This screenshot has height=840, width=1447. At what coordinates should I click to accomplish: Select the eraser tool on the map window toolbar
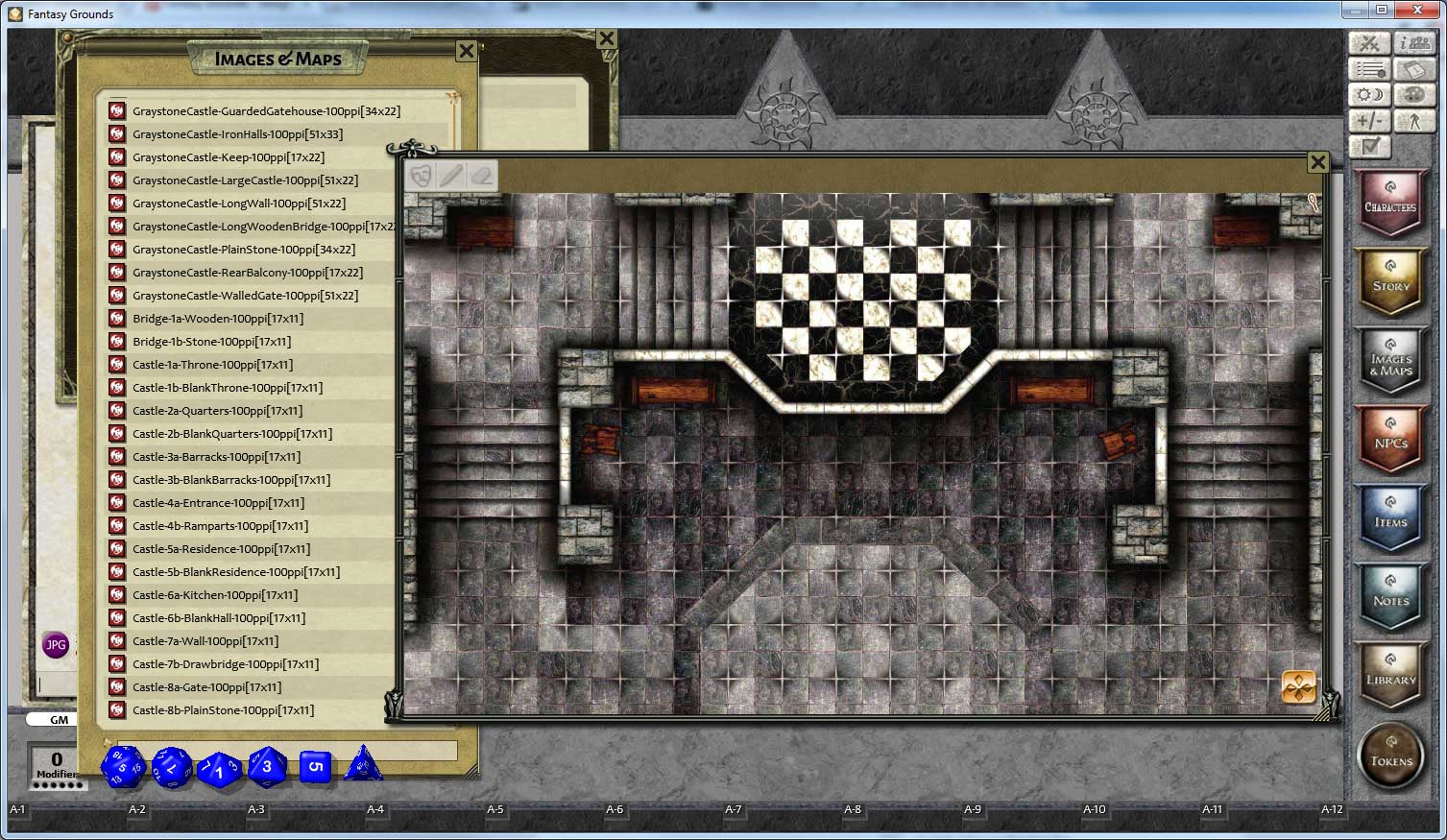pyautogui.click(x=482, y=175)
